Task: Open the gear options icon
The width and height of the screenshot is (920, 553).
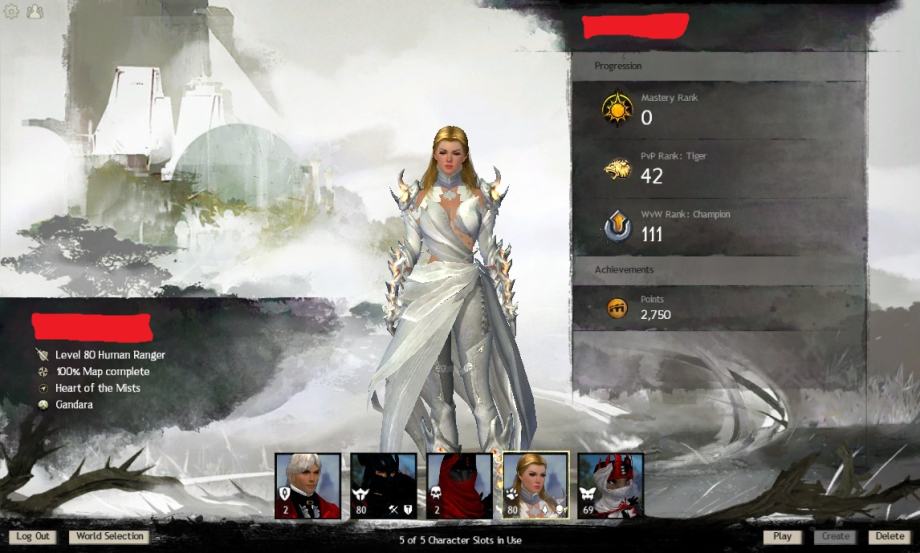Action: (x=12, y=12)
